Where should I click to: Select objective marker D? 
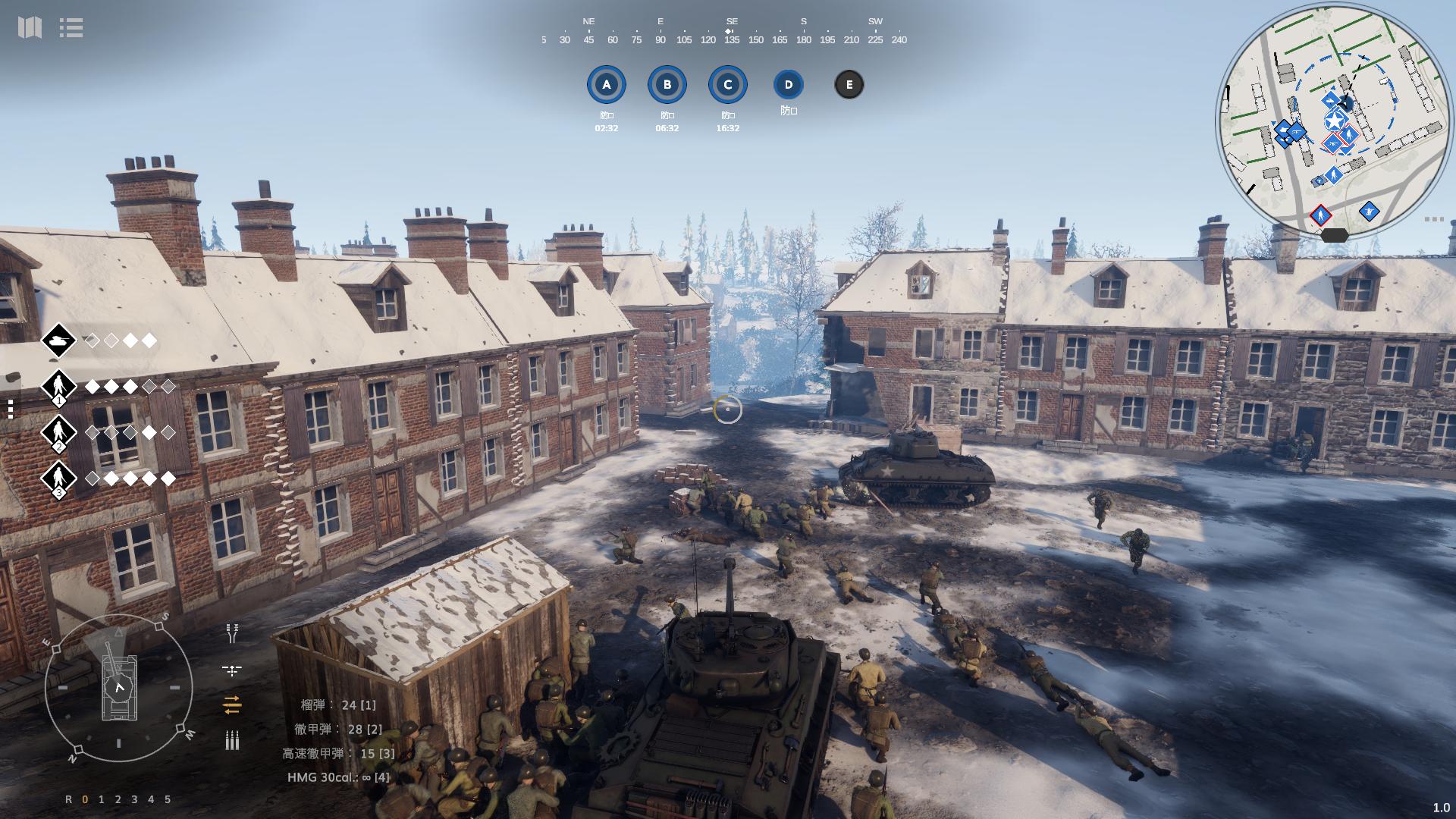[x=789, y=85]
